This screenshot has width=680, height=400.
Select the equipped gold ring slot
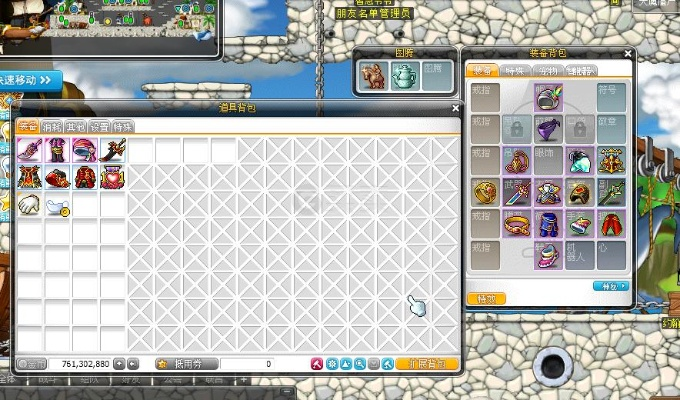point(486,192)
